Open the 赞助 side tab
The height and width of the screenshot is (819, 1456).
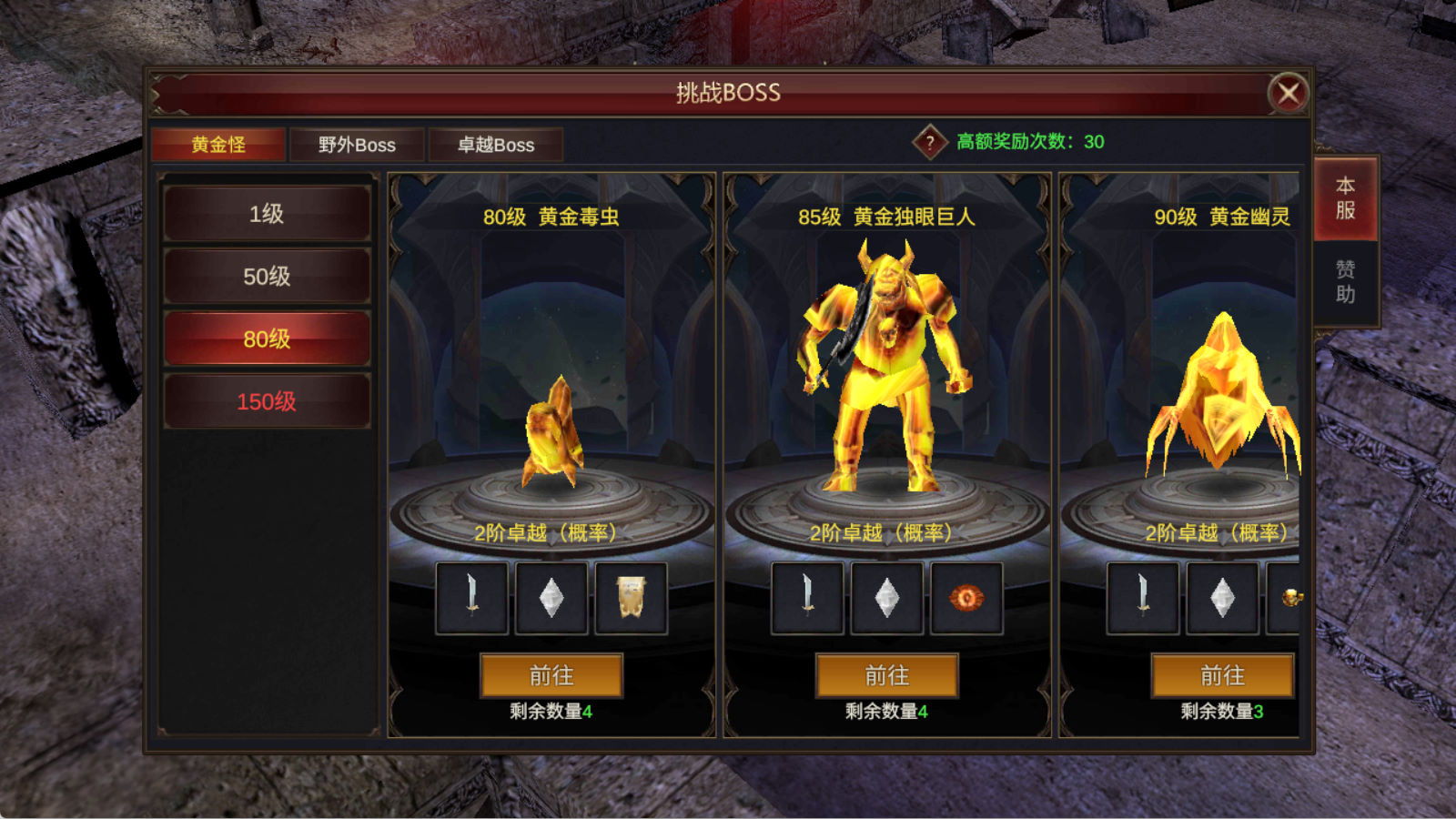tap(1345, 282)
